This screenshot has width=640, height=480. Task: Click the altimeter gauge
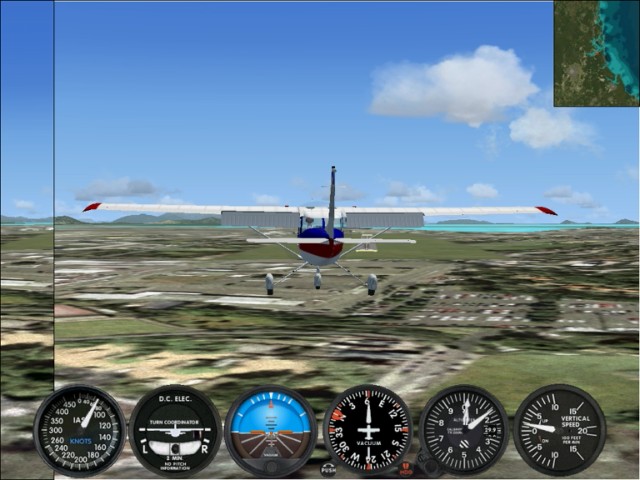pos(464,430)
